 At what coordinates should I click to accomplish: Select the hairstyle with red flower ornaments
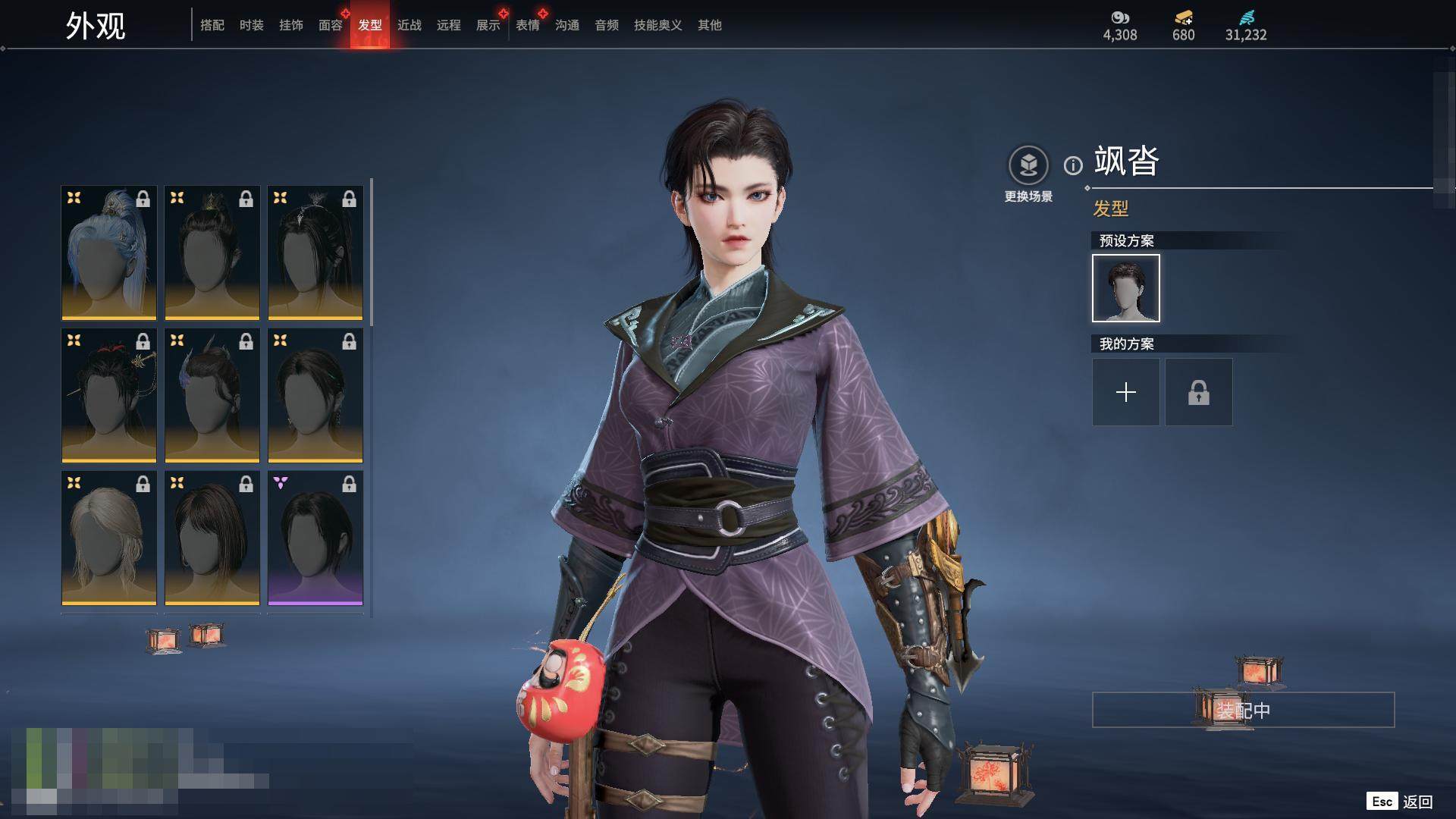click(x=109, y=395)
